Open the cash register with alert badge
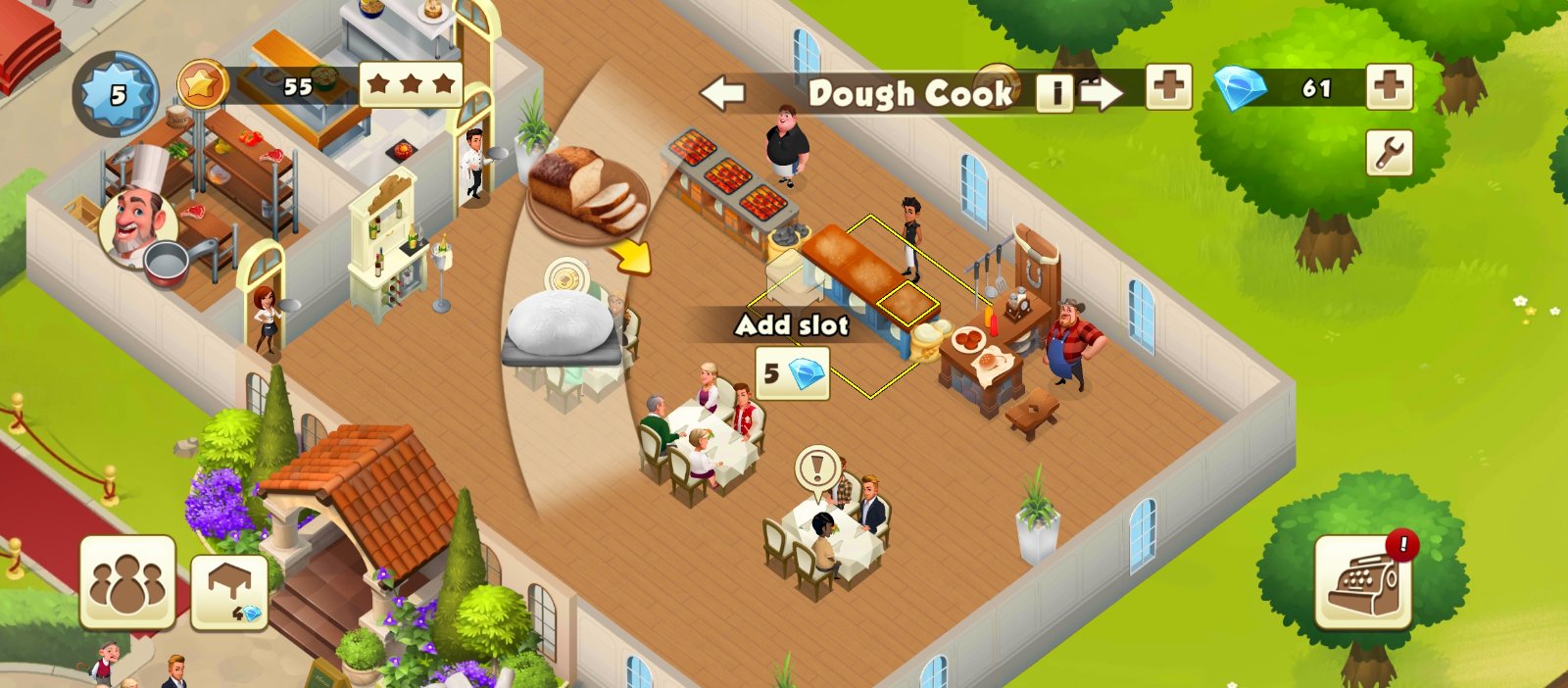Image resolution: width=1568 pixels, height=688 pixels. 1362,583
